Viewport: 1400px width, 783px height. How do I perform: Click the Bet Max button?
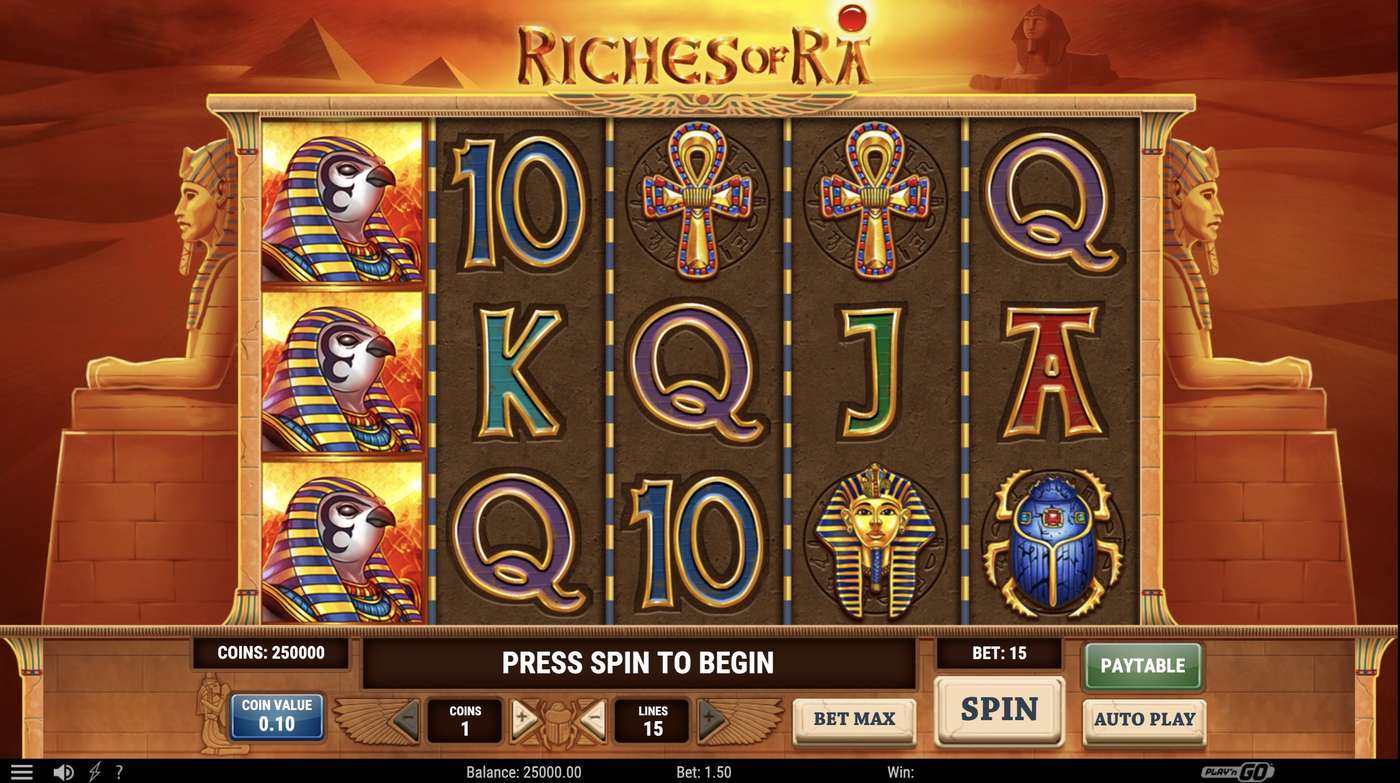855,719
